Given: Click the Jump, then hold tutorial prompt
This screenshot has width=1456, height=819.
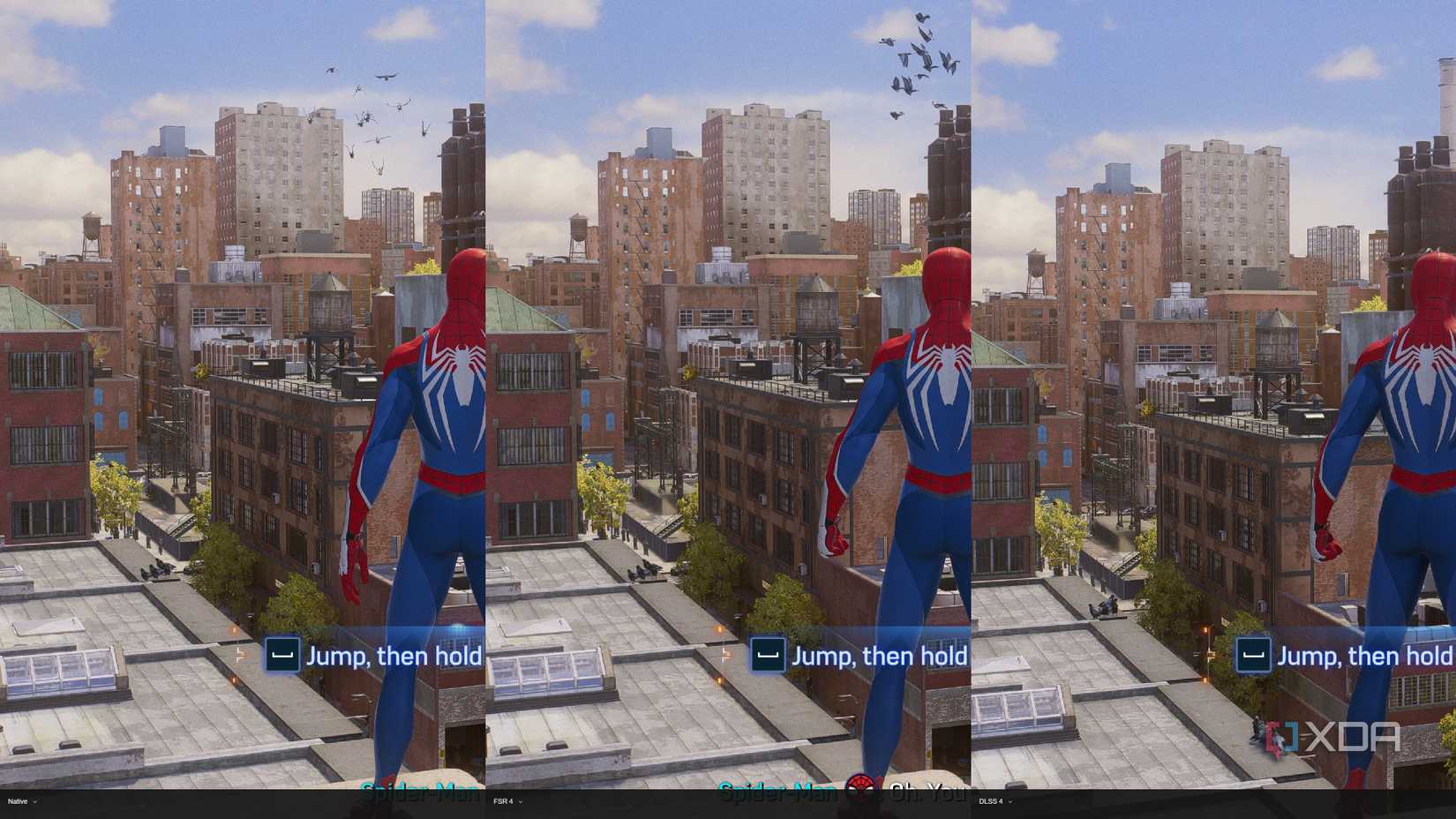Looking at the screenshot, I should (394, 656).
